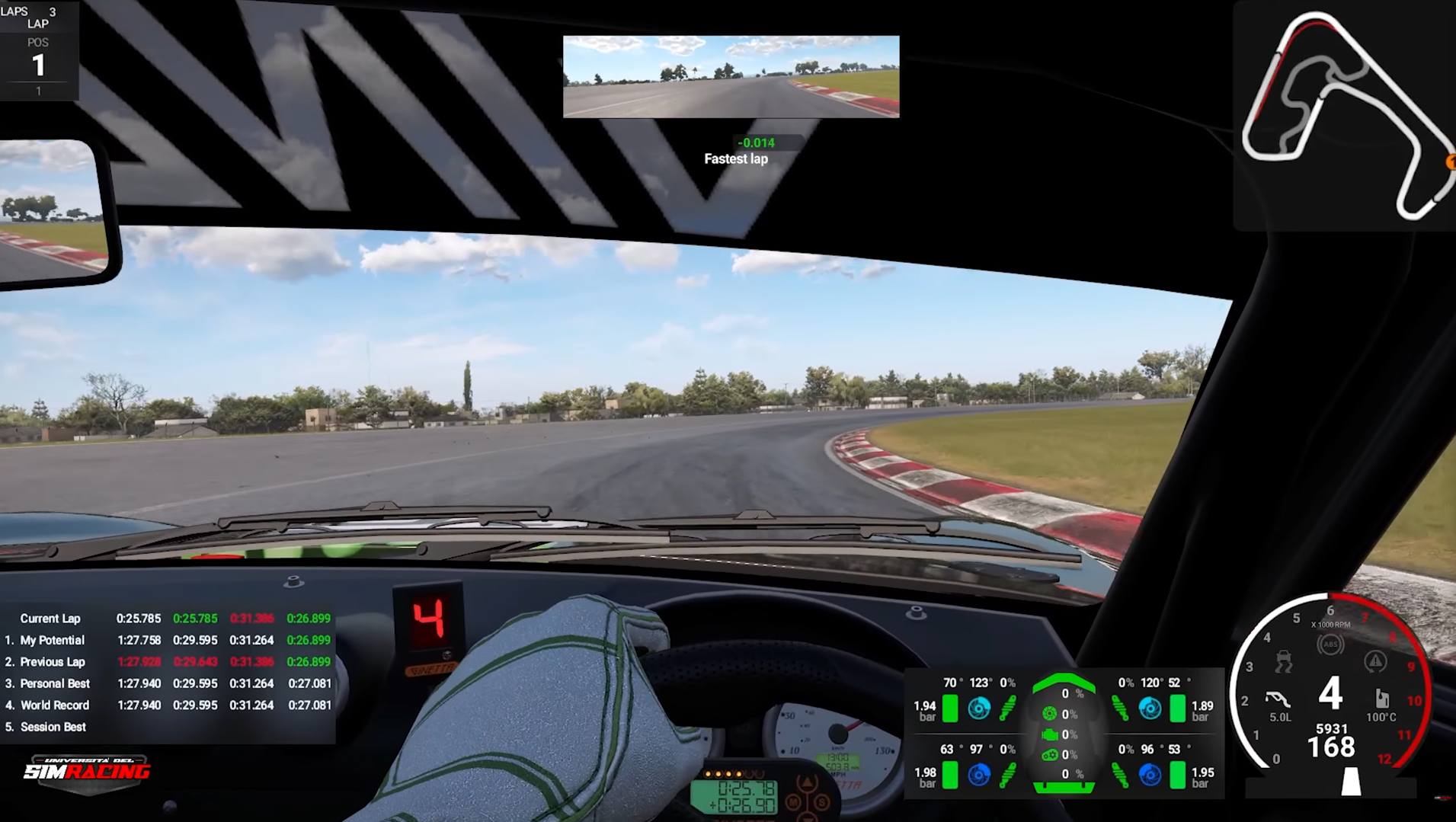Select the engine icon in the car damage panel
The height and width of the screenshot is (822, 1456).
point(1050,734)
